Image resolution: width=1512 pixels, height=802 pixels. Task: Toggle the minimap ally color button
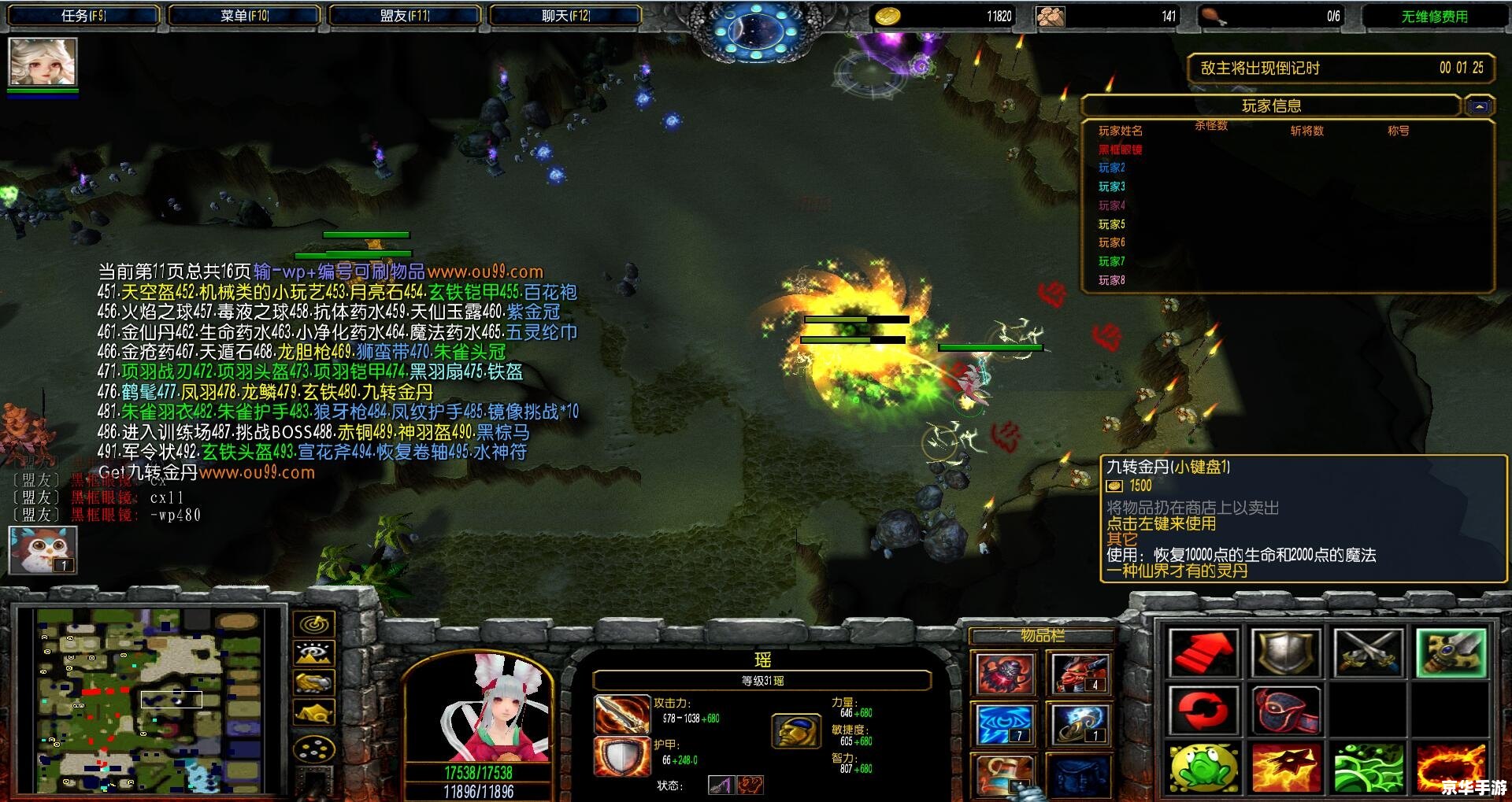[314, 682]
